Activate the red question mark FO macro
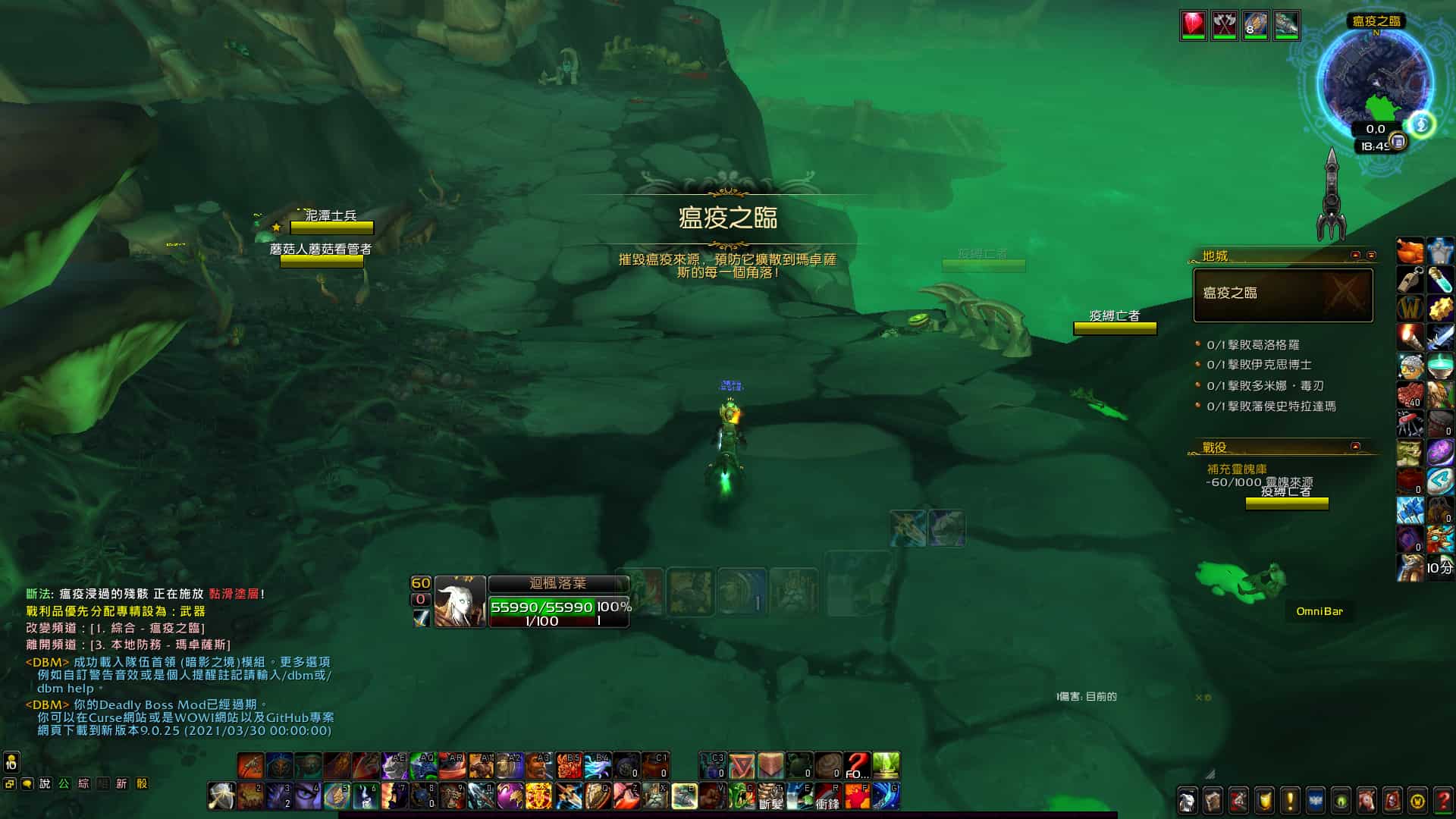 tap(857, 766)
